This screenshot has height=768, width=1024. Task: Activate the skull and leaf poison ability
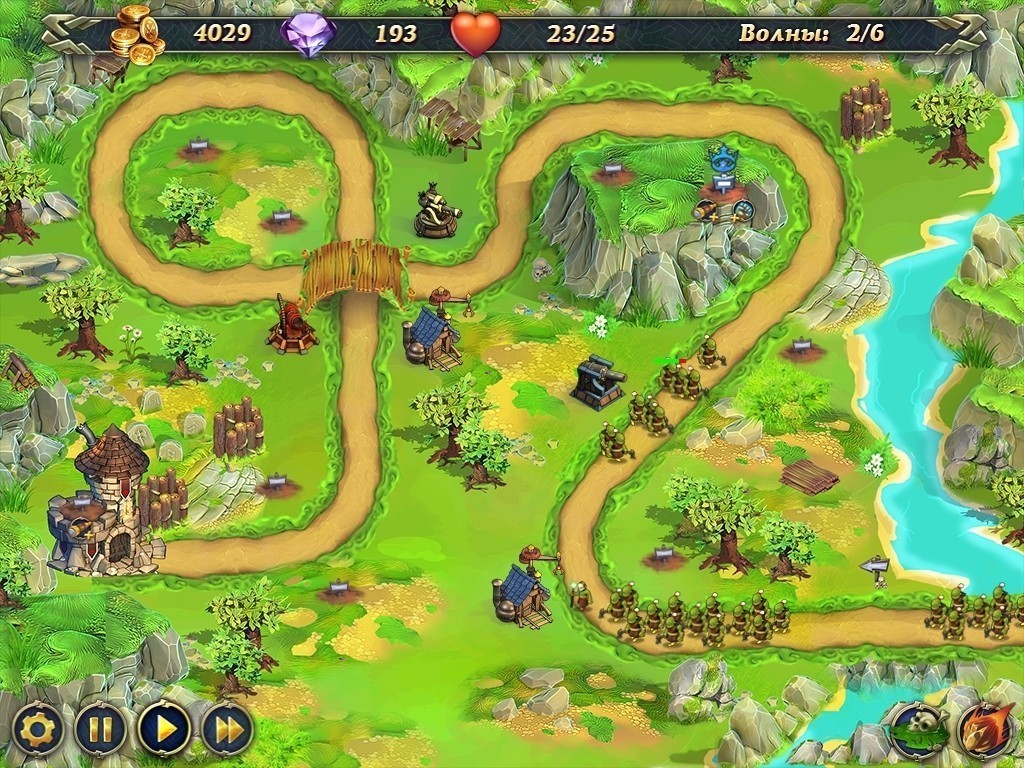point(918,729)
